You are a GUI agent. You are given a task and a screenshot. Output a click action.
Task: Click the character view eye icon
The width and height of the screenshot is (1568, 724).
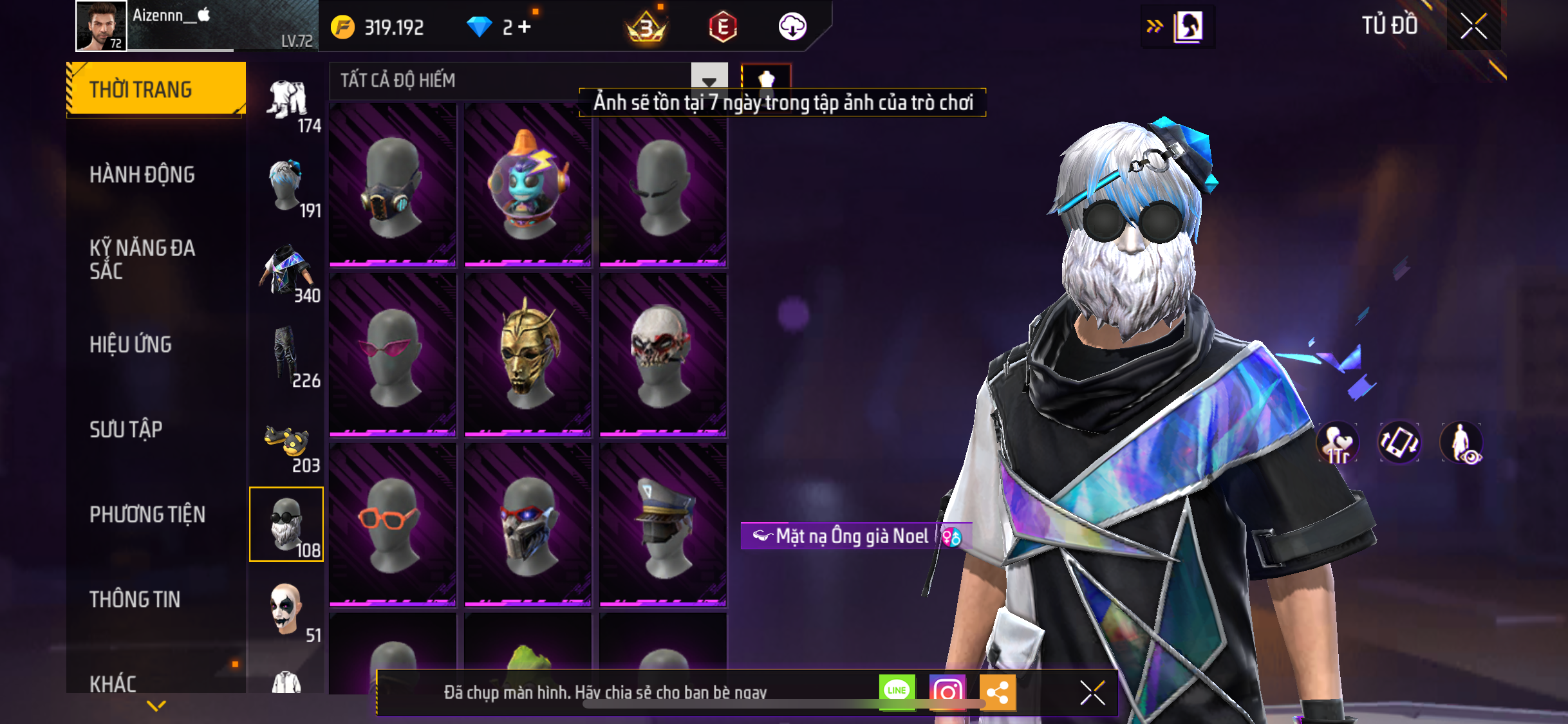(x=1461, y=443)
